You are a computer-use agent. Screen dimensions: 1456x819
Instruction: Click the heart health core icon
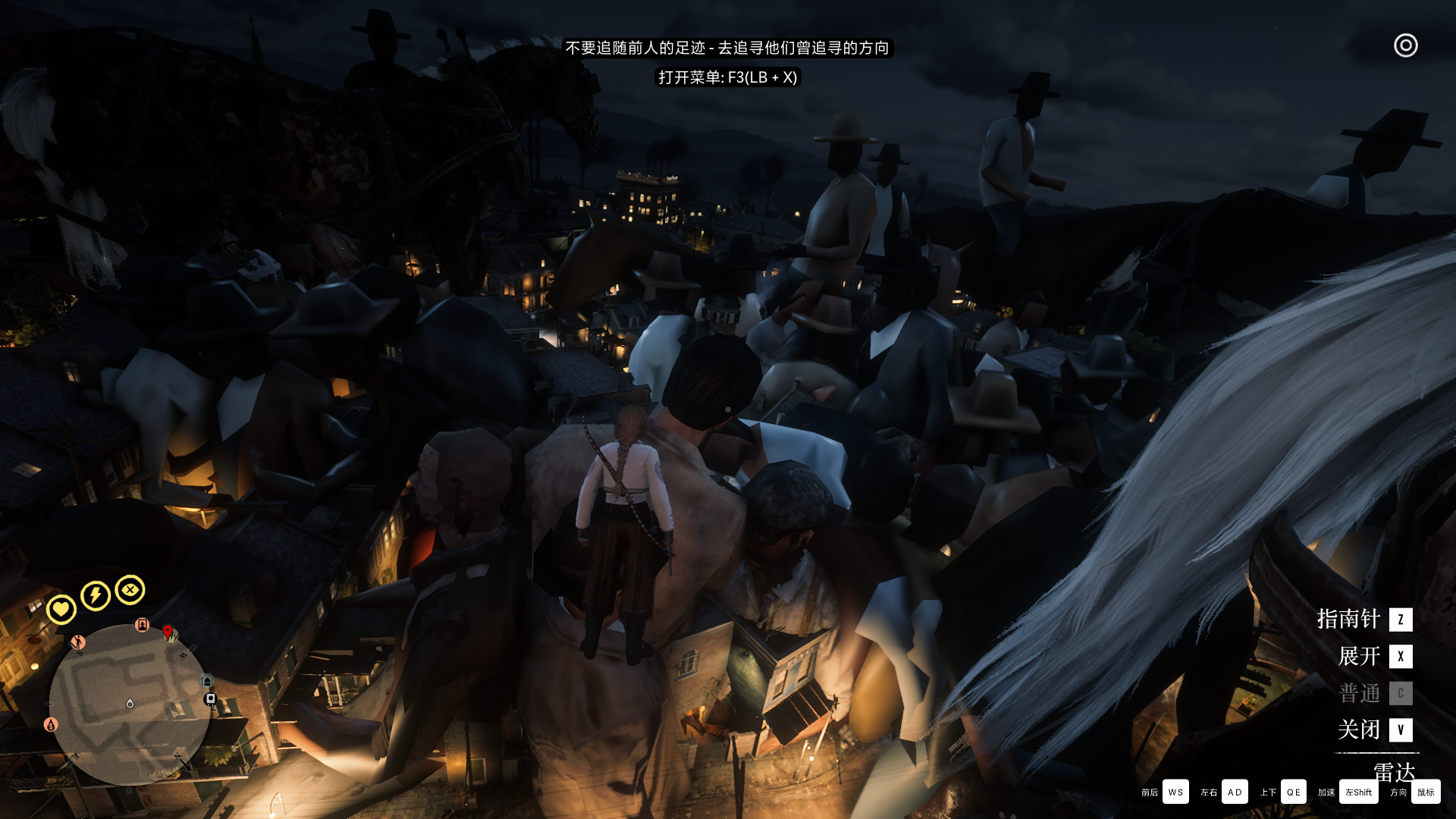tap(61, 609)
